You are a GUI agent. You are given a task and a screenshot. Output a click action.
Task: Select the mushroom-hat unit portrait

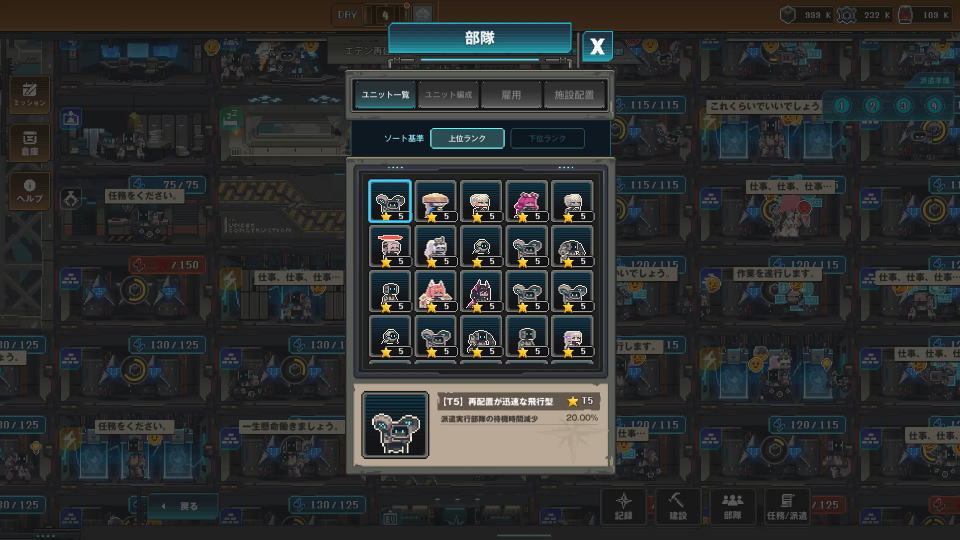435,201
